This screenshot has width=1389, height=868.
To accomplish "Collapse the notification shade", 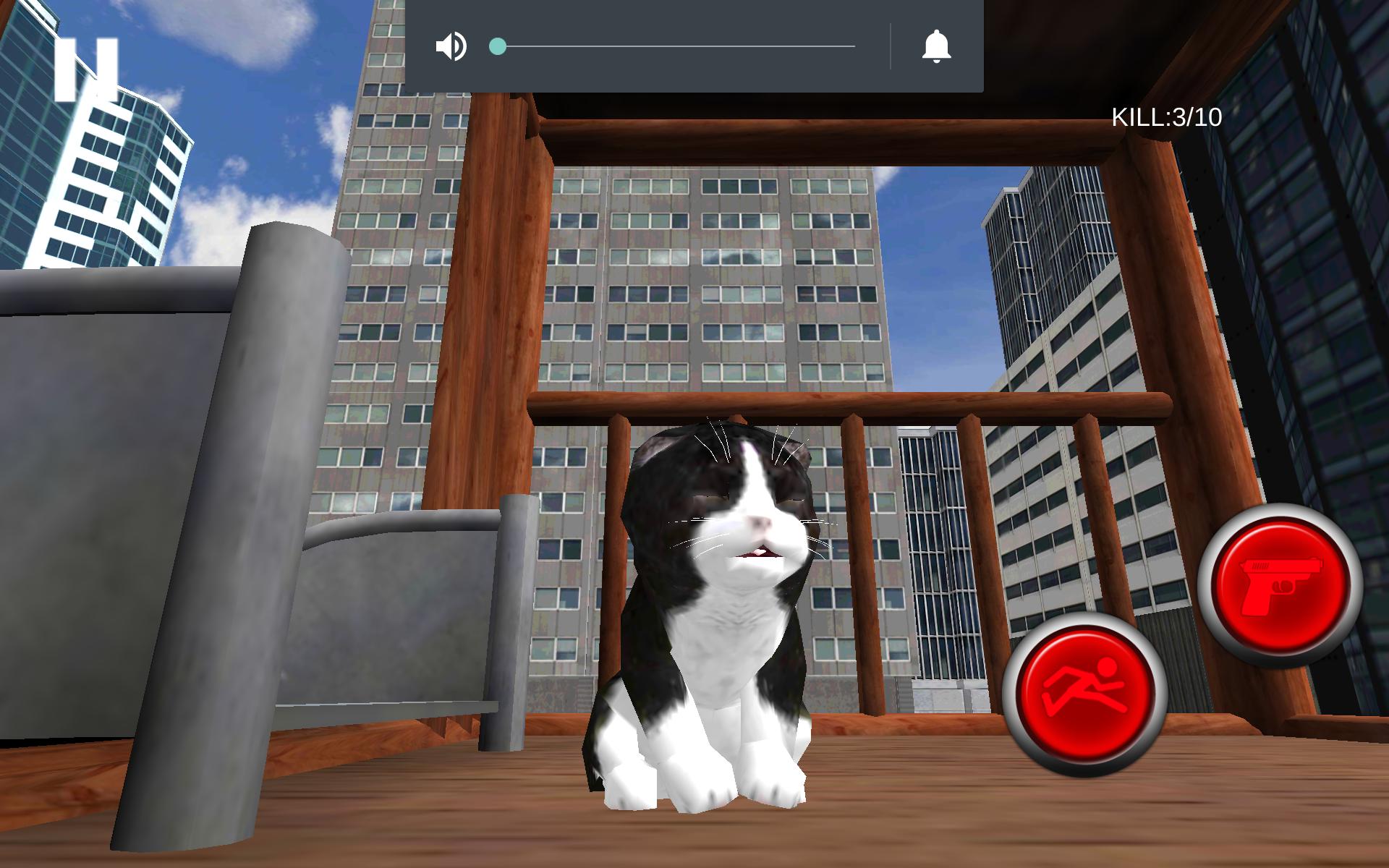I will 694,46.
